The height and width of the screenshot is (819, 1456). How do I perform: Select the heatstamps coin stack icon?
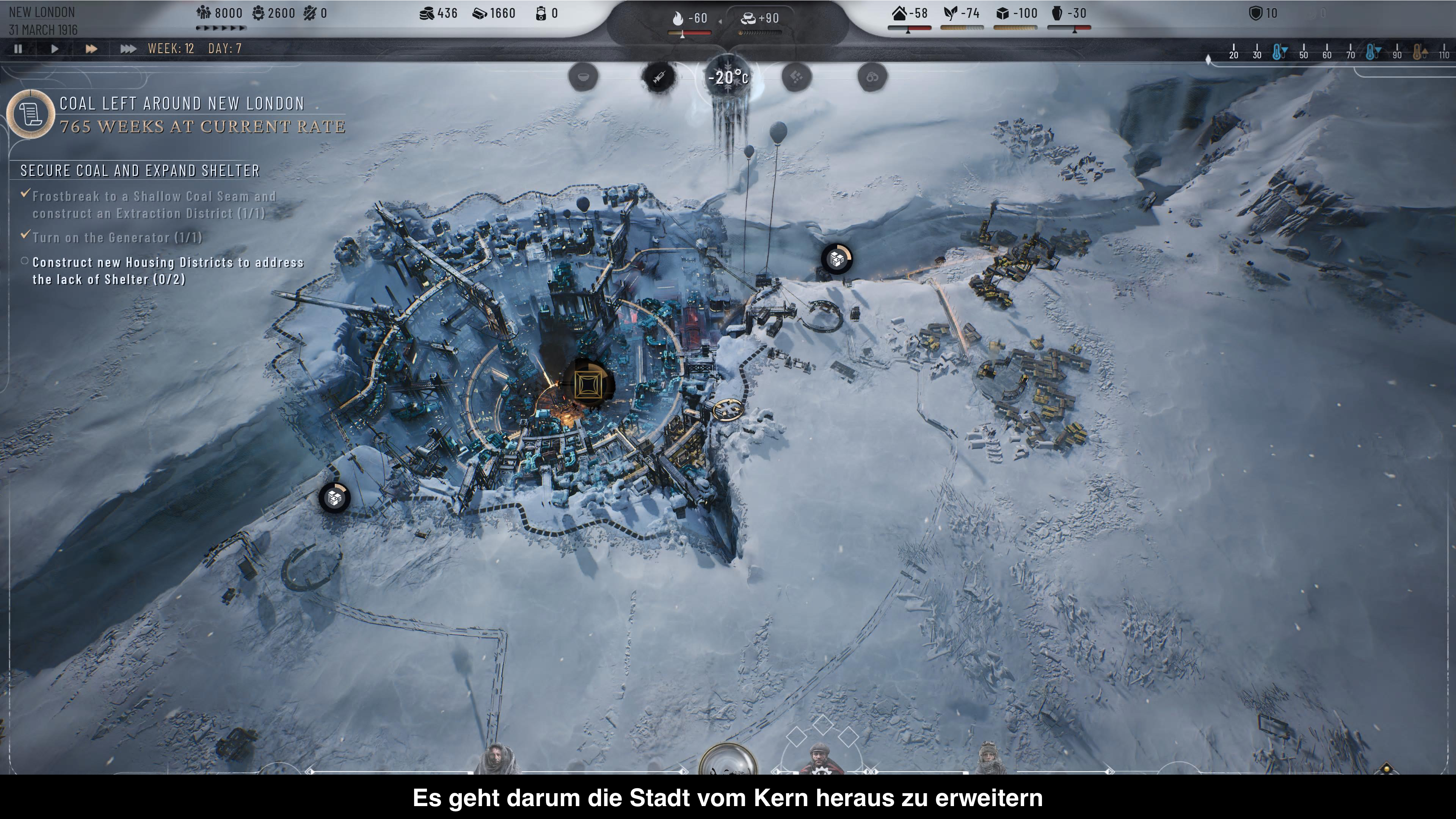[427, 13]
